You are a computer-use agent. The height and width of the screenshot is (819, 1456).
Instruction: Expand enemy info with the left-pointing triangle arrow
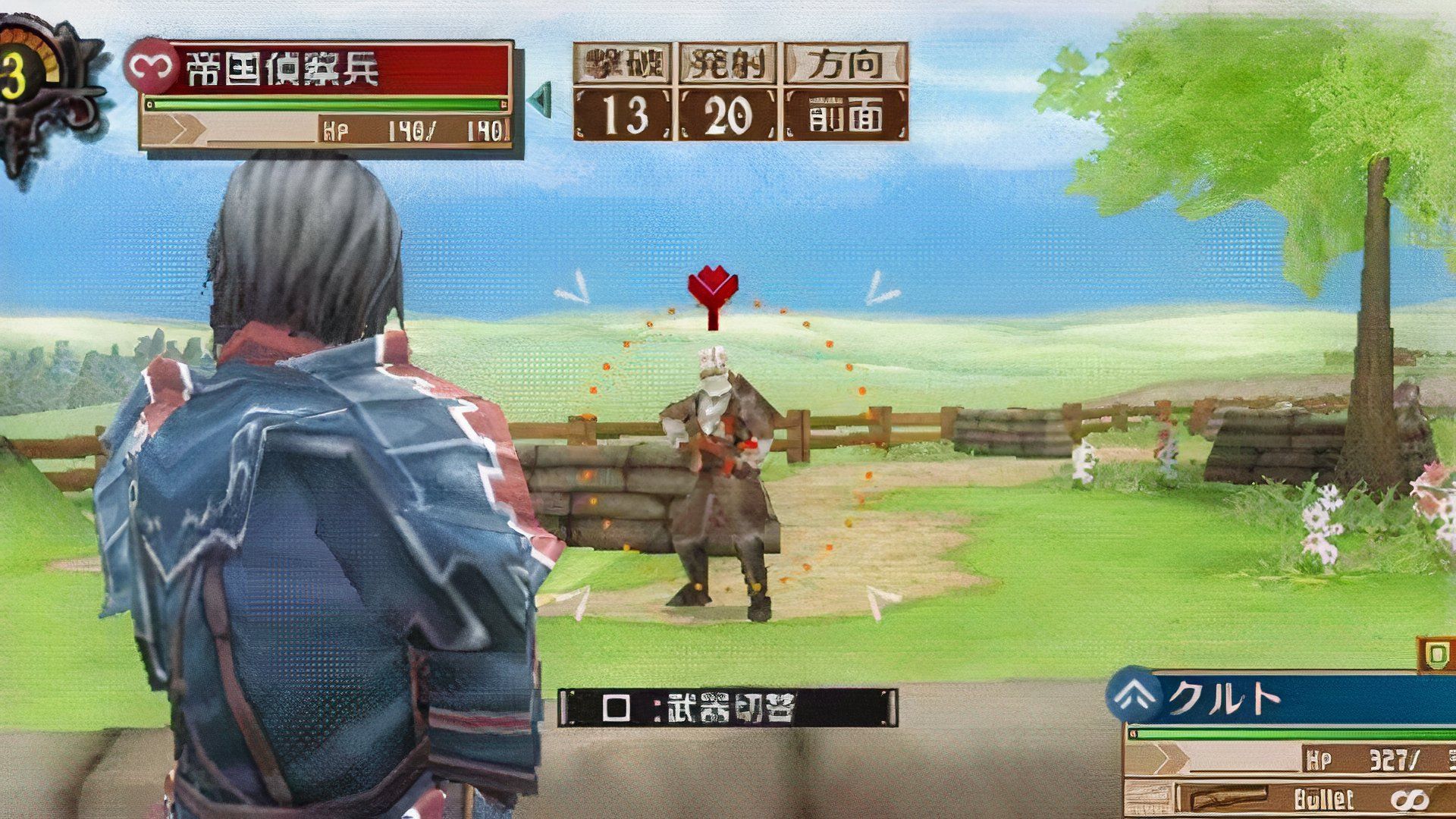coord(541,97)
